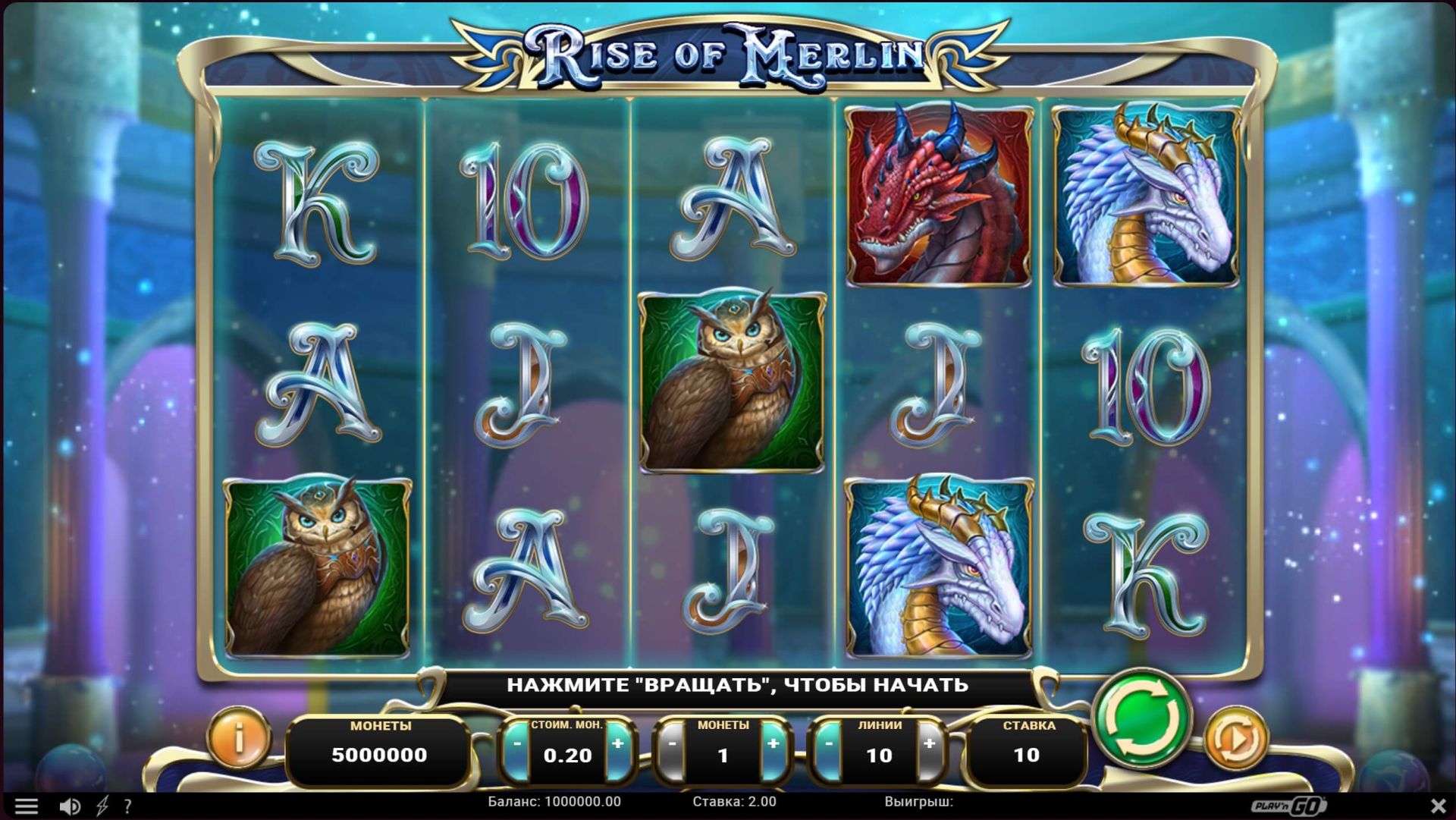The height and width of the screenshot is (820, 1456).
Task: Close the game with the X
Action: (x=1438, y=806)
